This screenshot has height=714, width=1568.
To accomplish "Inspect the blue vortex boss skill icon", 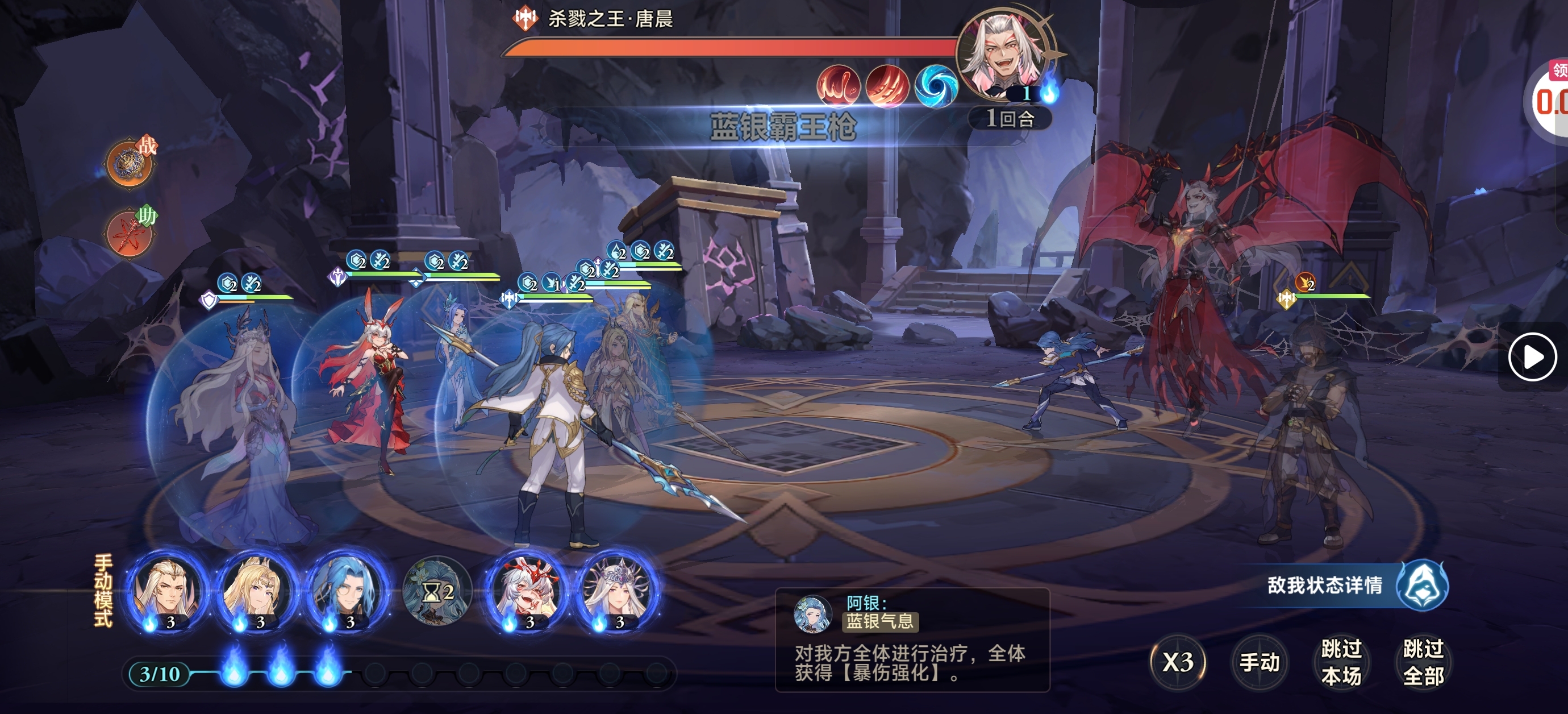I will coord(936,86).
